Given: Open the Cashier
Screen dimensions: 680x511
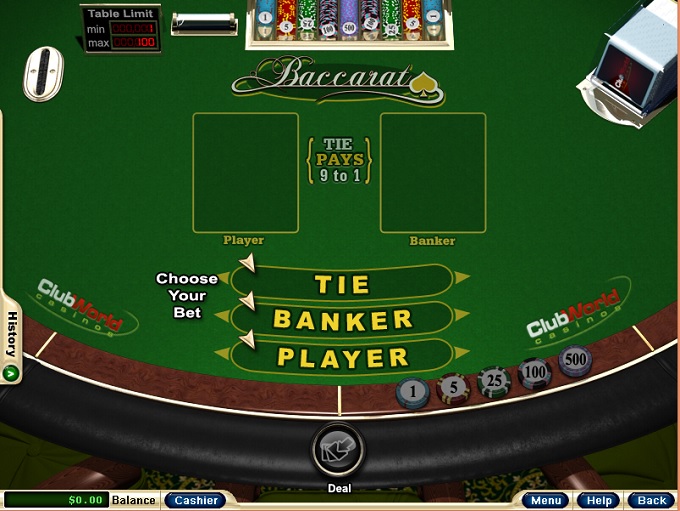Looking at the screenshot, I should [194, 500].
